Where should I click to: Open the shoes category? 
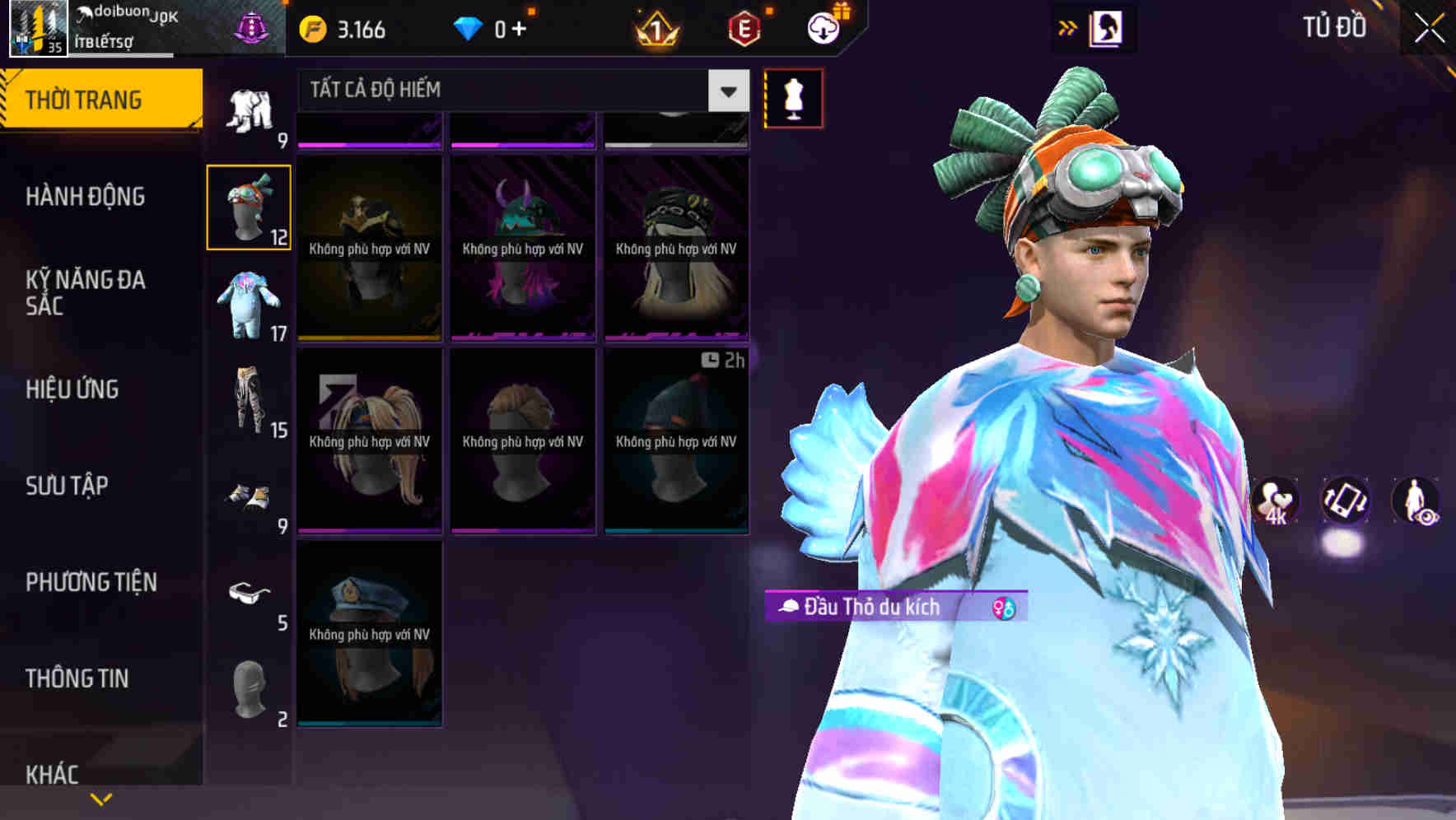248,498
